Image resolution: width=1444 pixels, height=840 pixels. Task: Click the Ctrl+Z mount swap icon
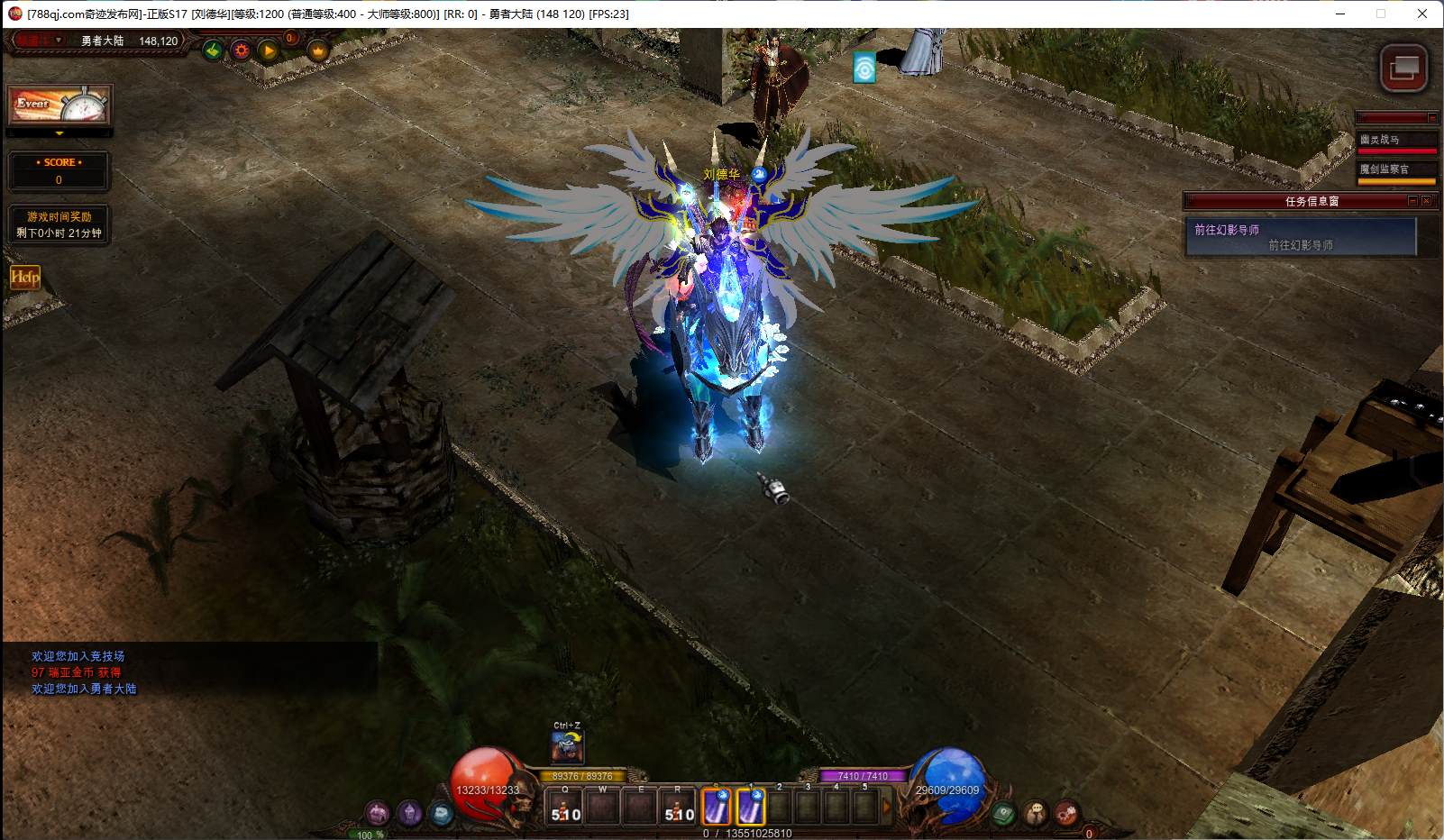(x=567, y=747)
